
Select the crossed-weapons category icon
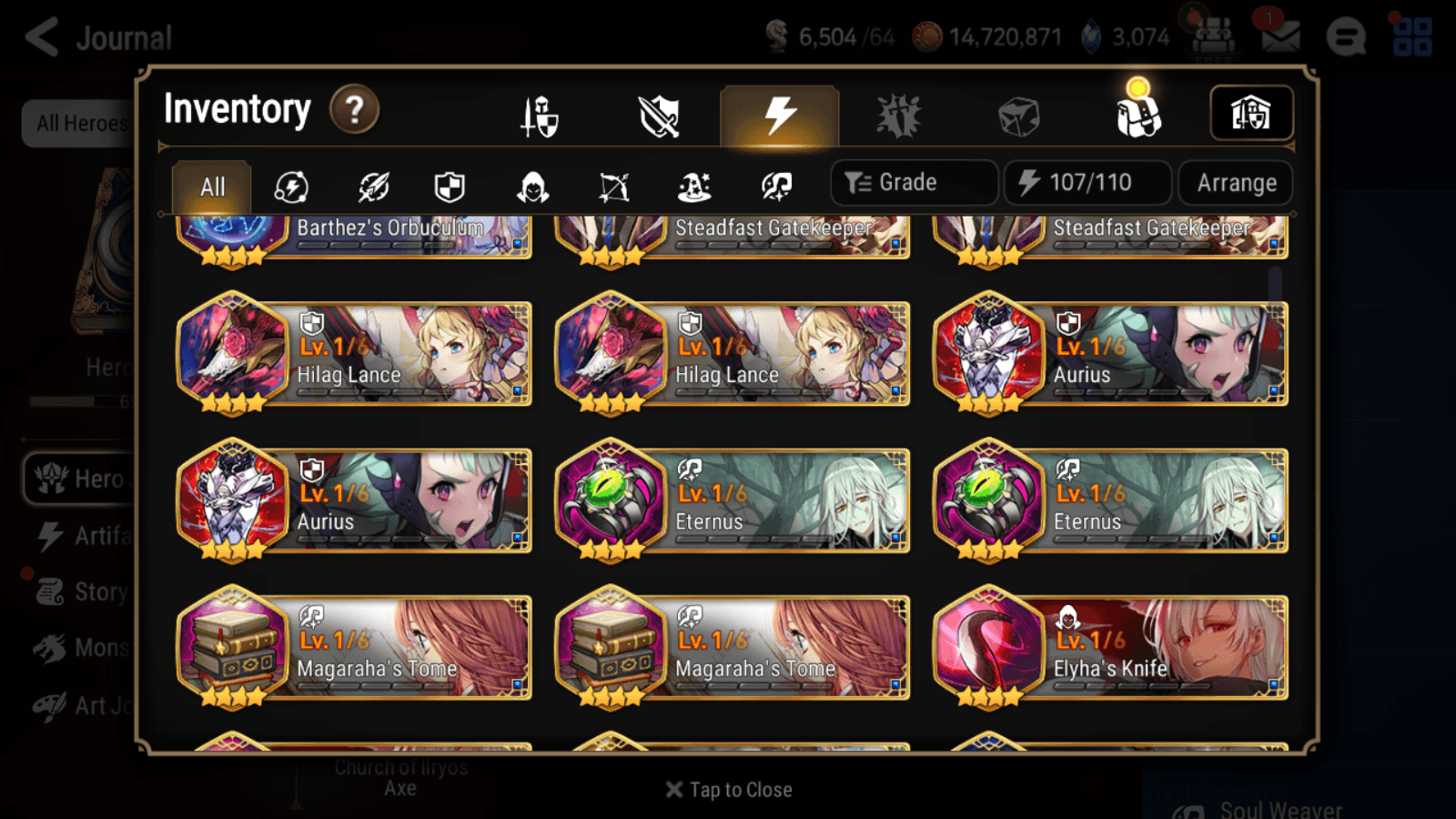click(x=658, y=116)
